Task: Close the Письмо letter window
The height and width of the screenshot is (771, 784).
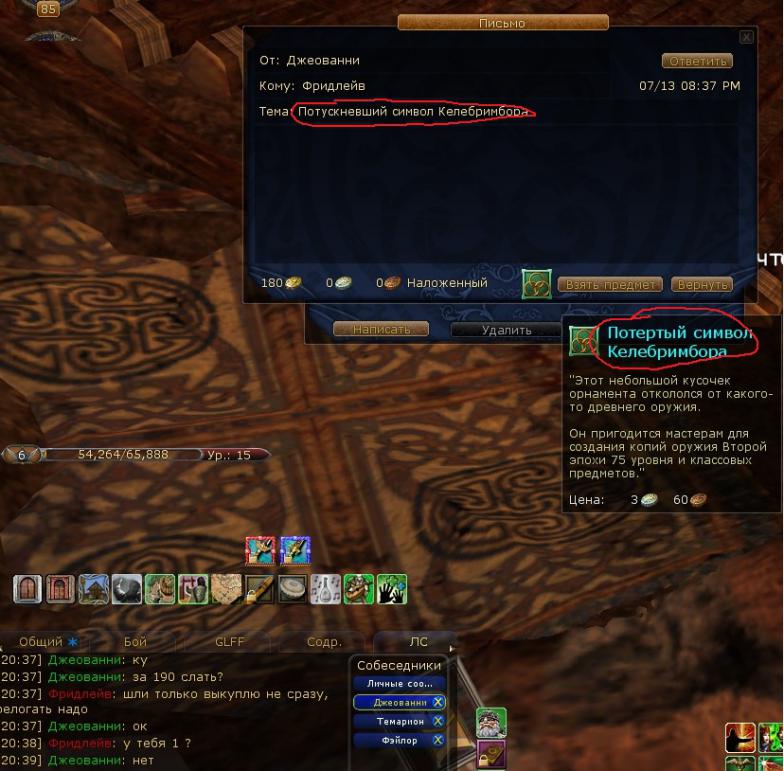Action: (x=745, y=37)
